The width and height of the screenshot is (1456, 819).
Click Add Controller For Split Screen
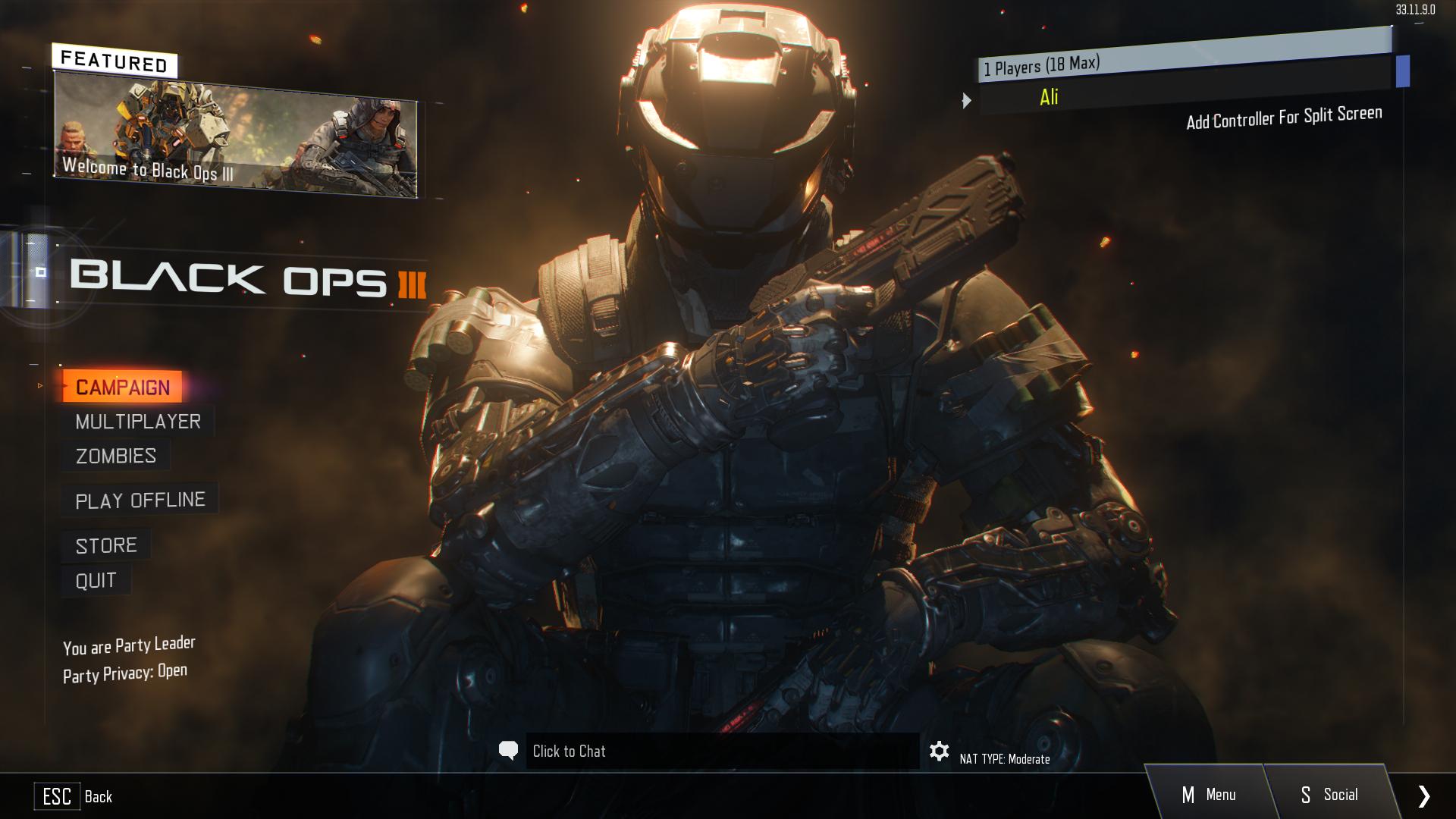click(1284, 118)
